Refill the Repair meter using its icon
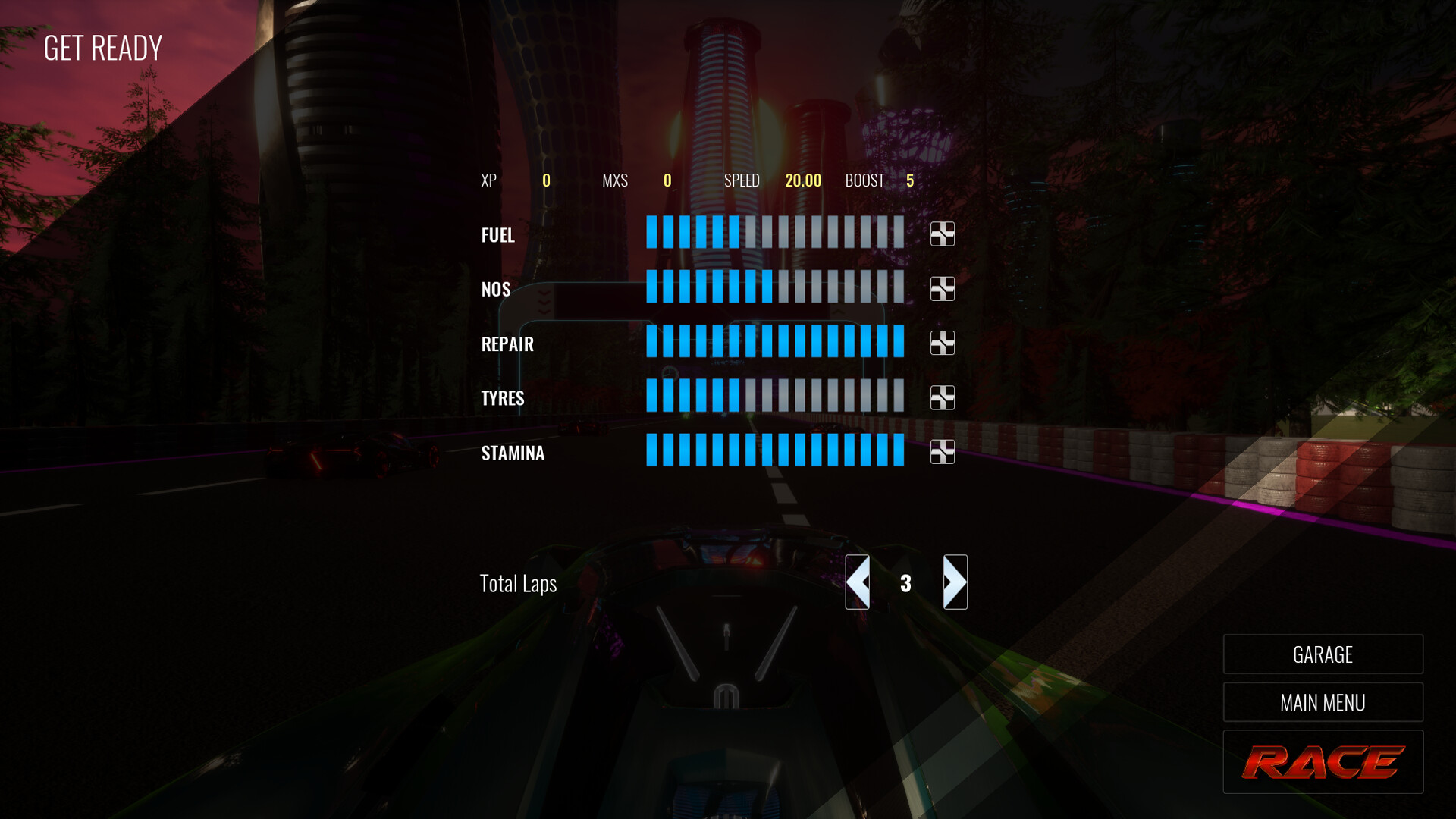 pos(943,344)
